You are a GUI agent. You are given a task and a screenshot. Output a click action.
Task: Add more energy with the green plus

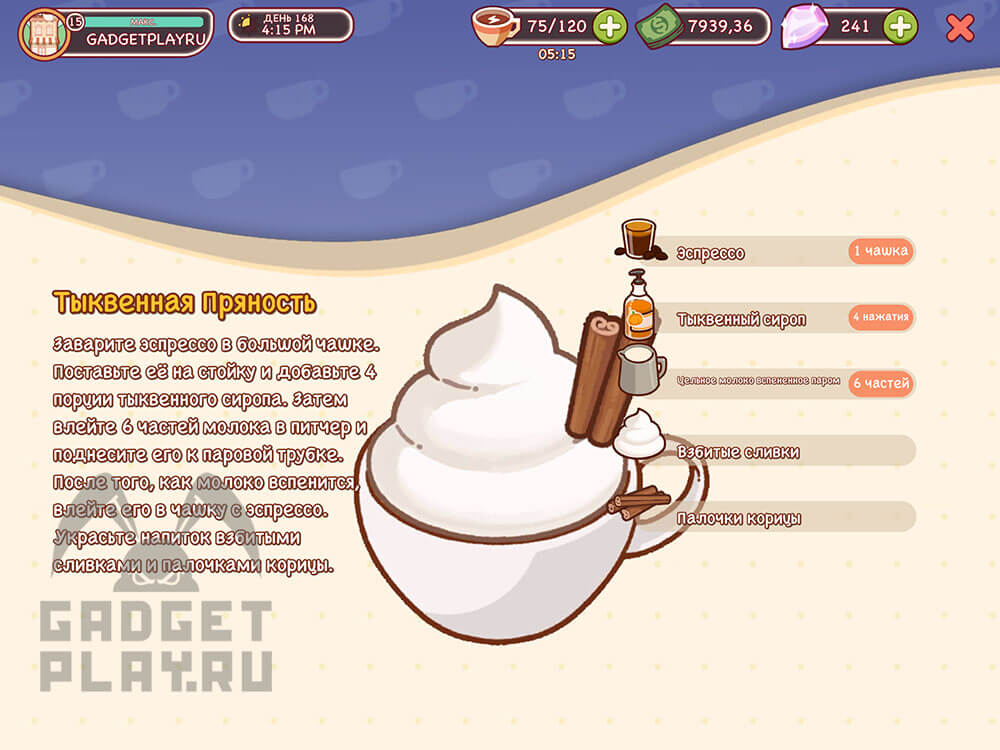609,27
